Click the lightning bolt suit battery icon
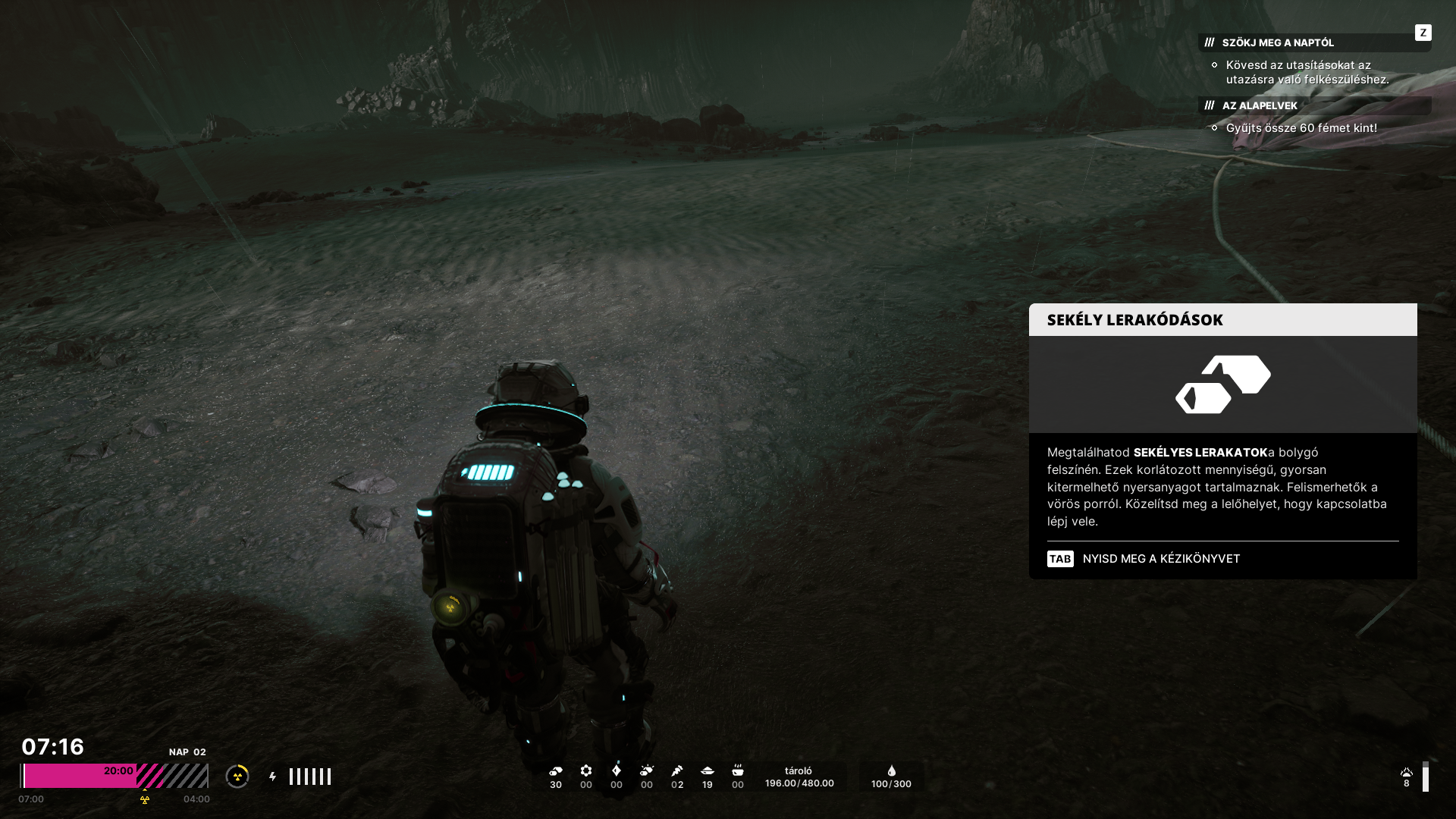The height and width of the screenshot is (819, 1456). (273, 777)
